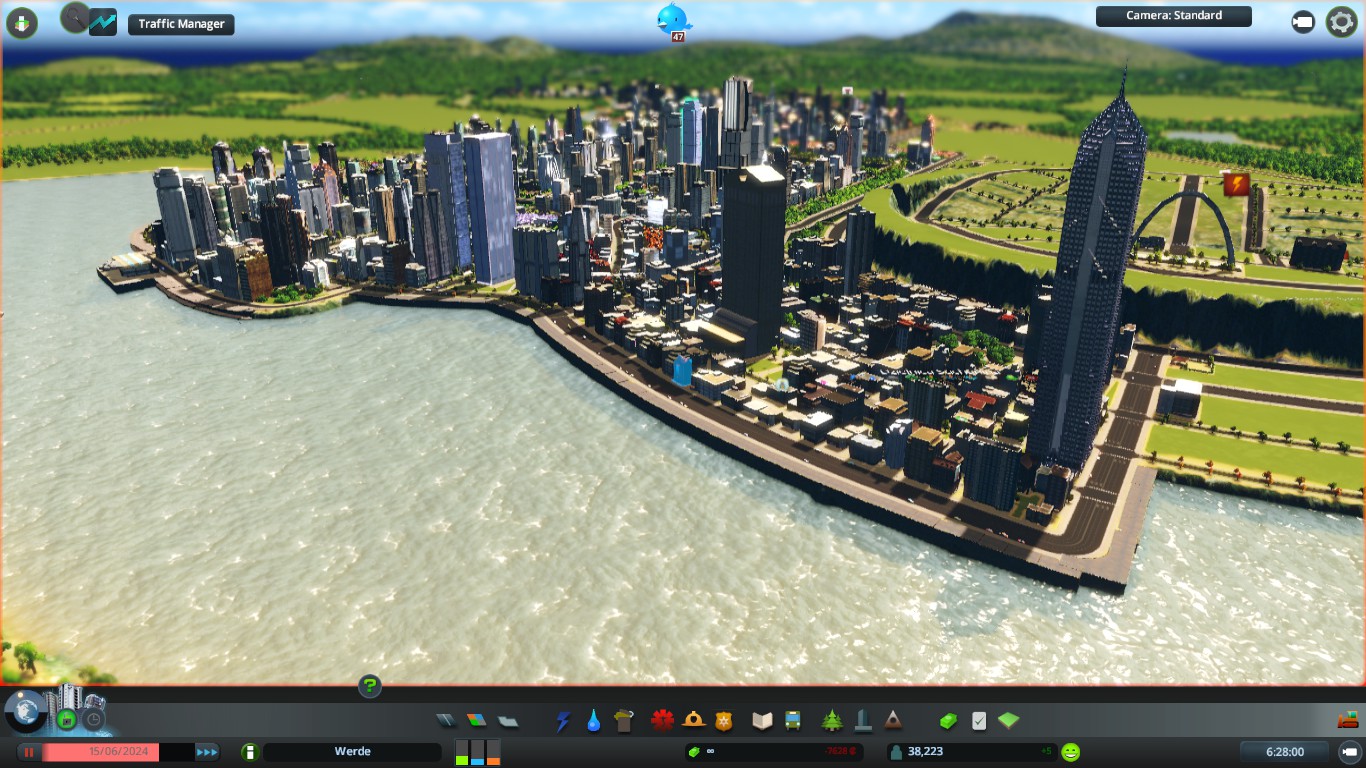Choose the fire helmet services menu
Viewport: 1366px width, 768px height.
[693, 720]
